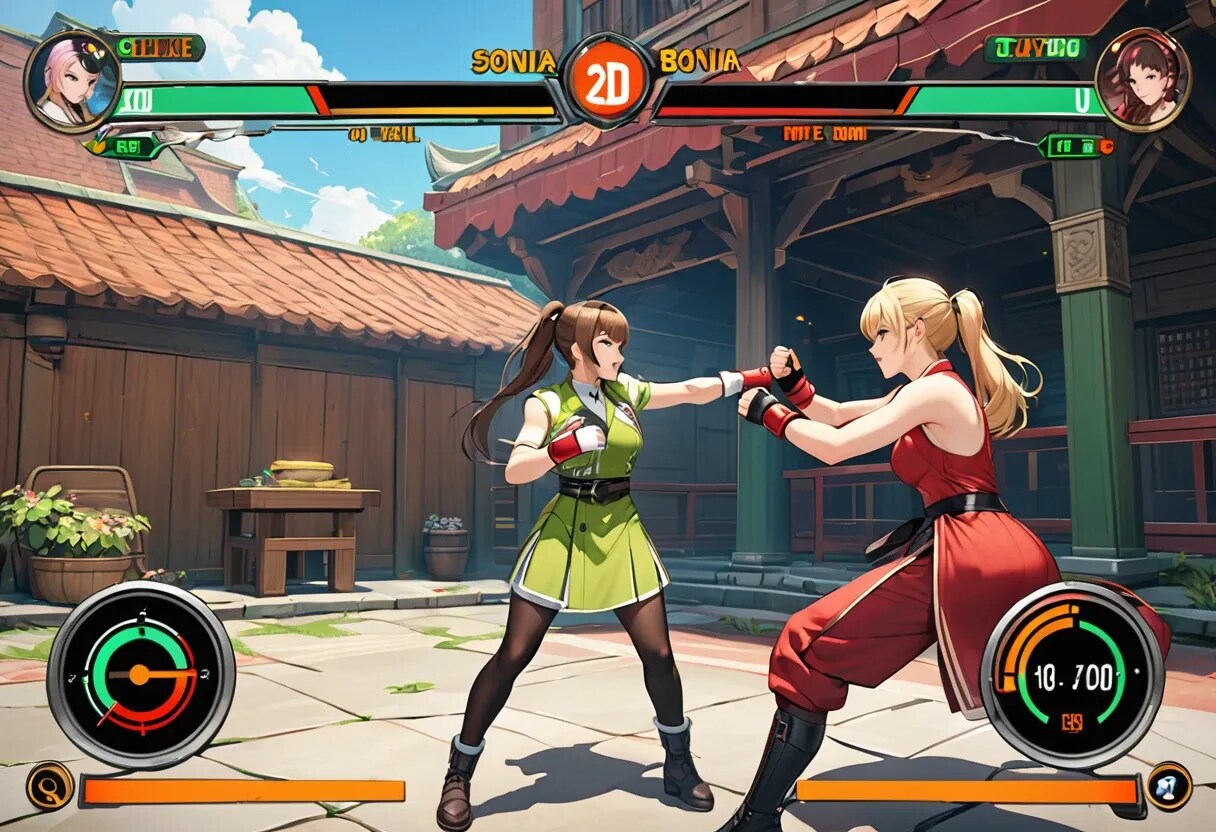Viewport: 1216px width, 832px height.
Task: Click the brown-haired fighter portrait
Action: pos(1142,78)
